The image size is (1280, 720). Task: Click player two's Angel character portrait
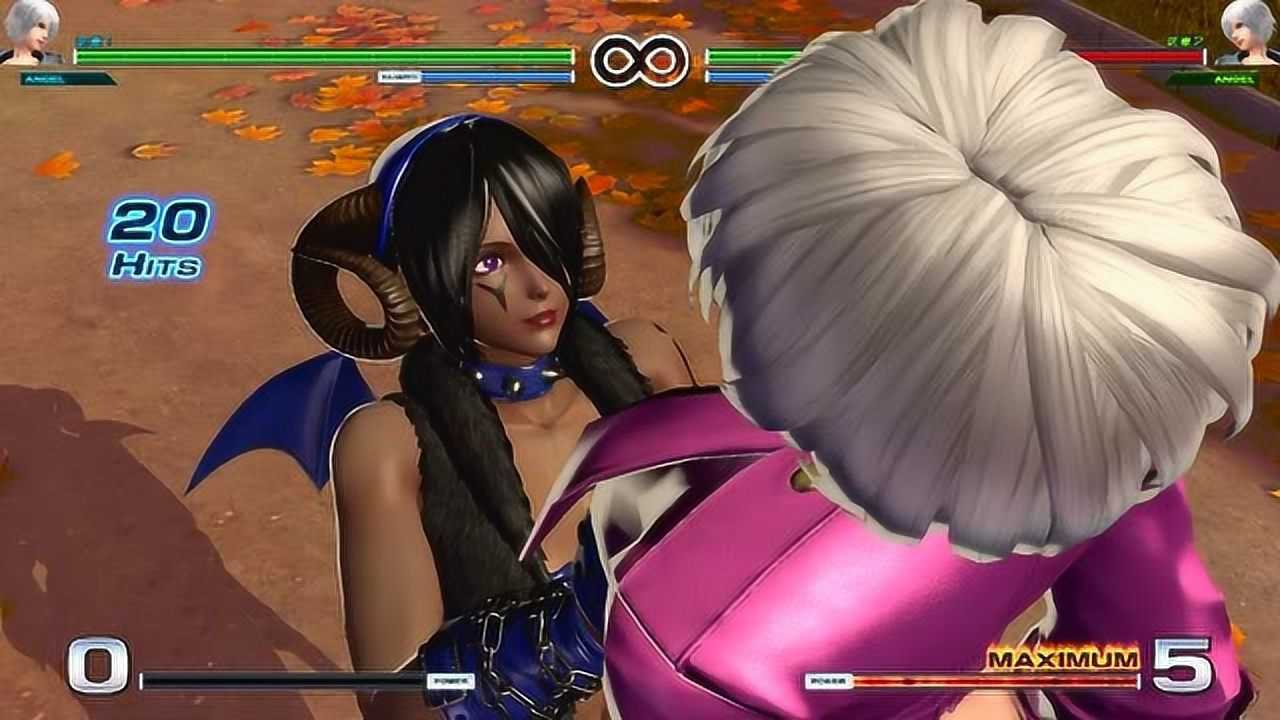tap(1247, 33)
